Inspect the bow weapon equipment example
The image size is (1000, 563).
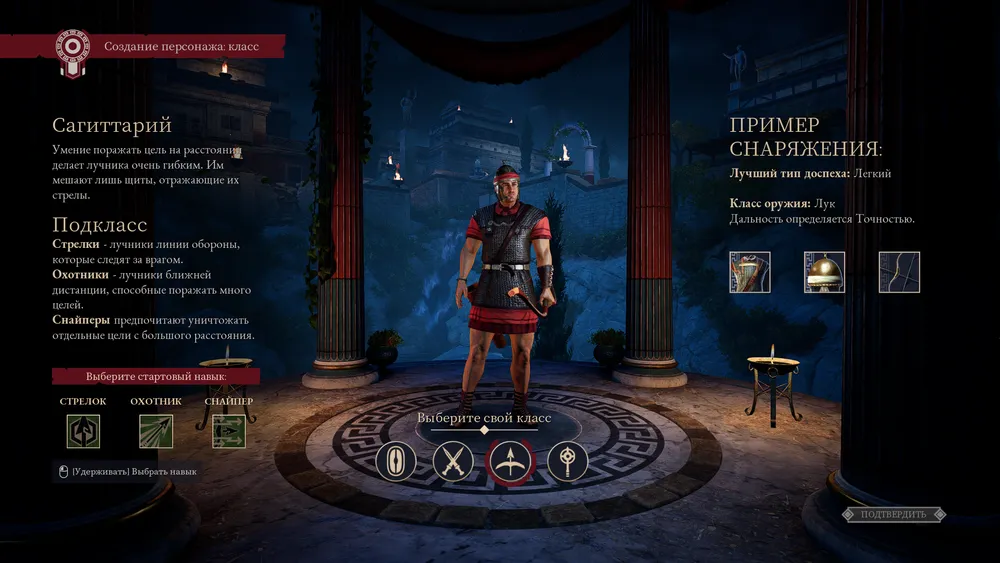[x=899, y=272]
